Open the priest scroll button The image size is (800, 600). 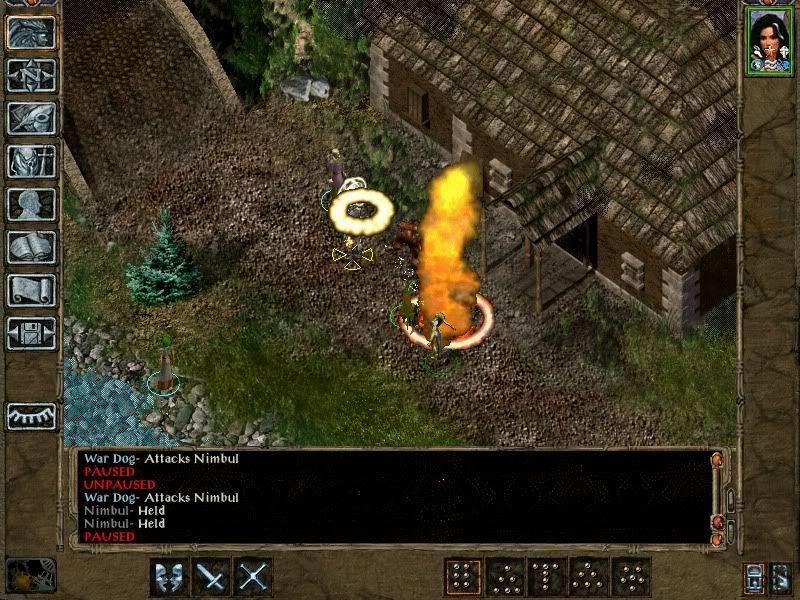[x=31, y=290]
